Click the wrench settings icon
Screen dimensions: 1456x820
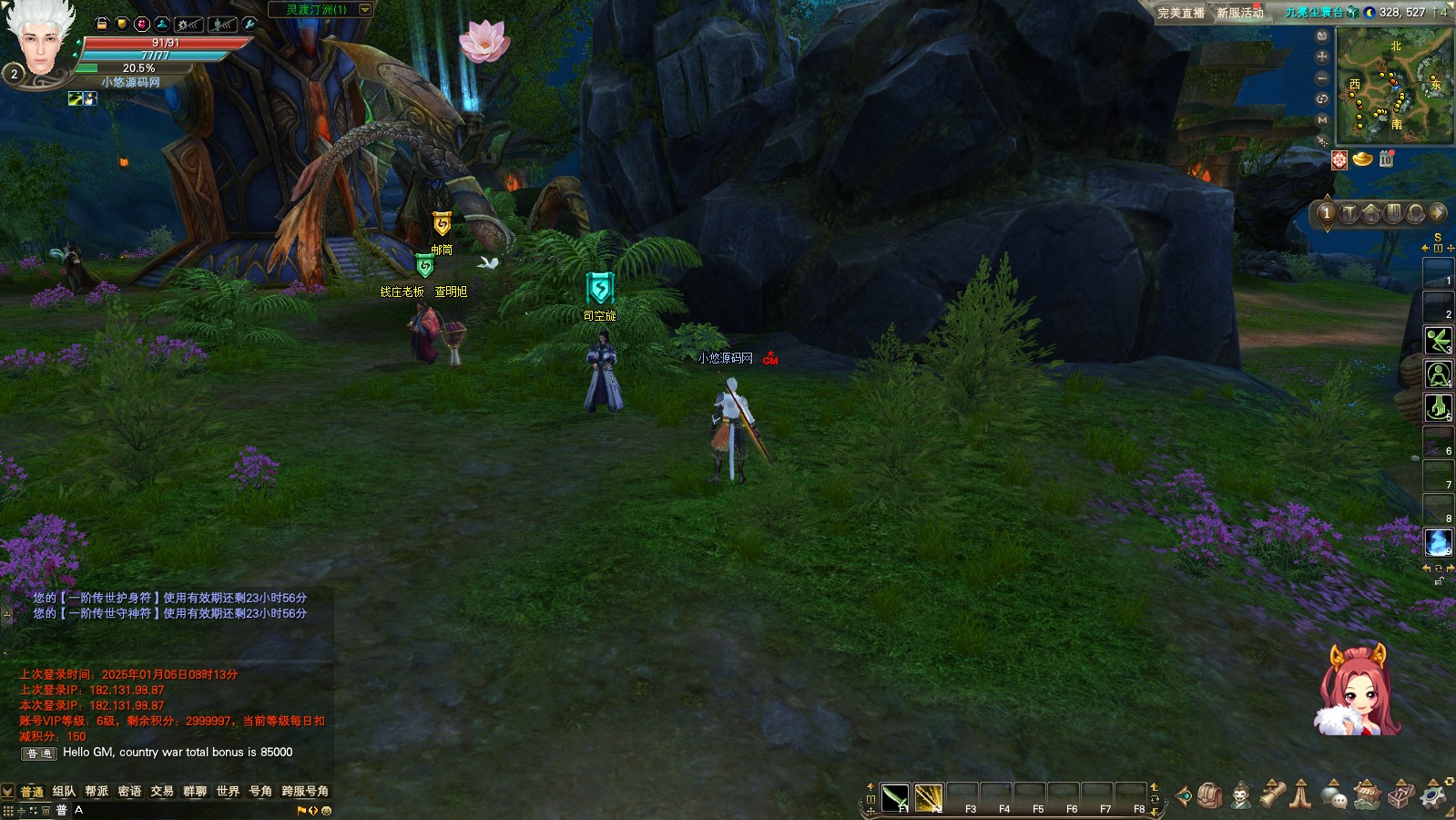(x=249, y=24)
